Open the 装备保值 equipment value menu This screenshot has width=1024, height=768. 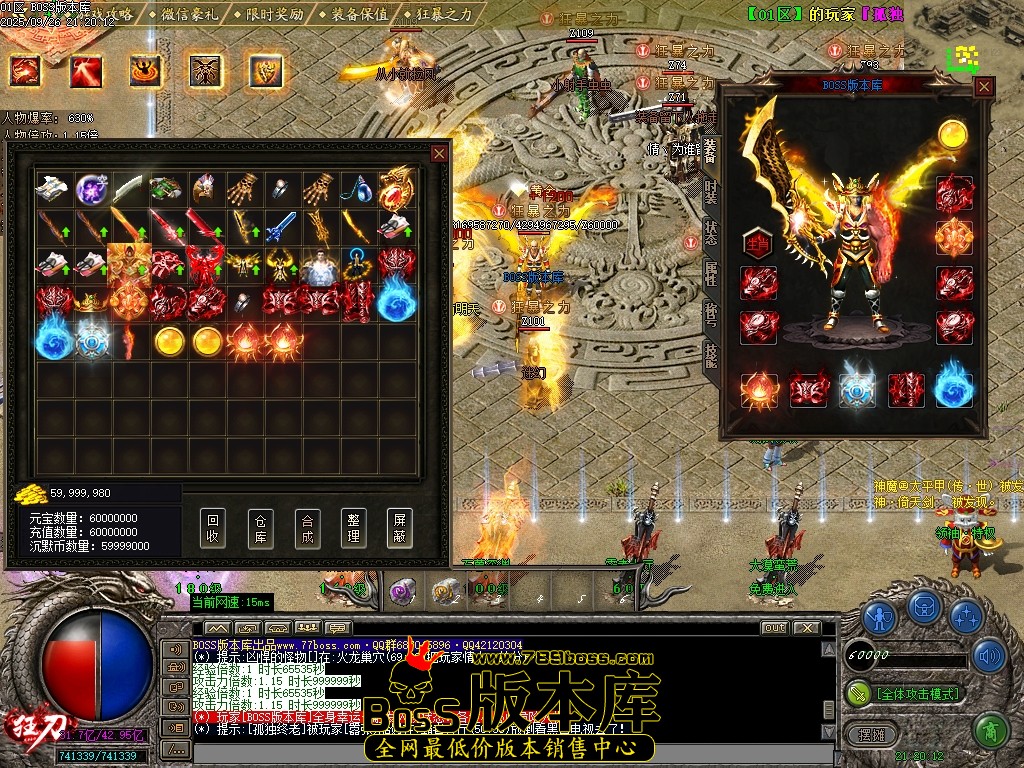[x=356, y=14]
